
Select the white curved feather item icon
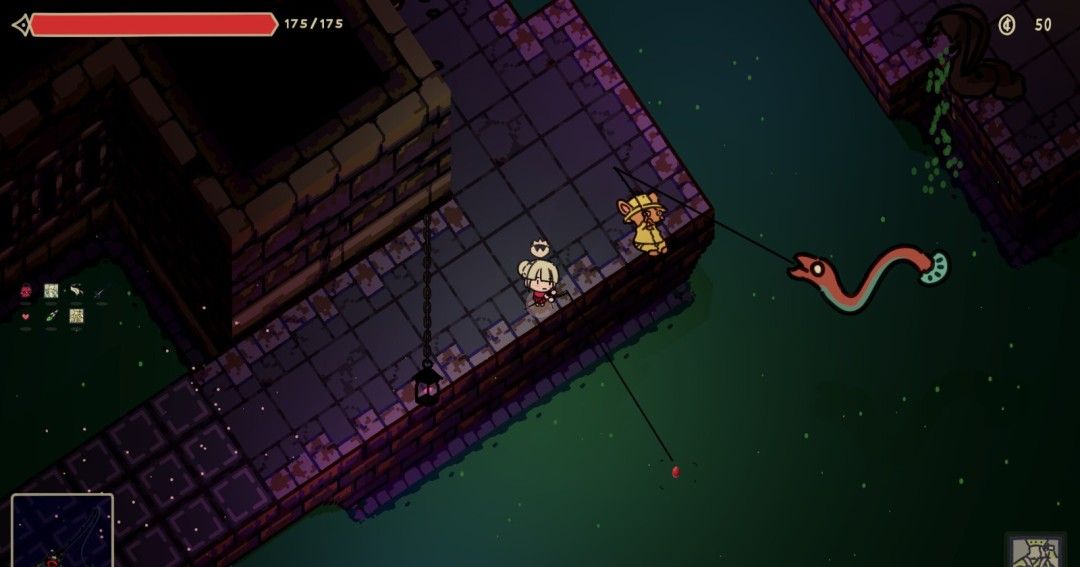pos(76,292)
